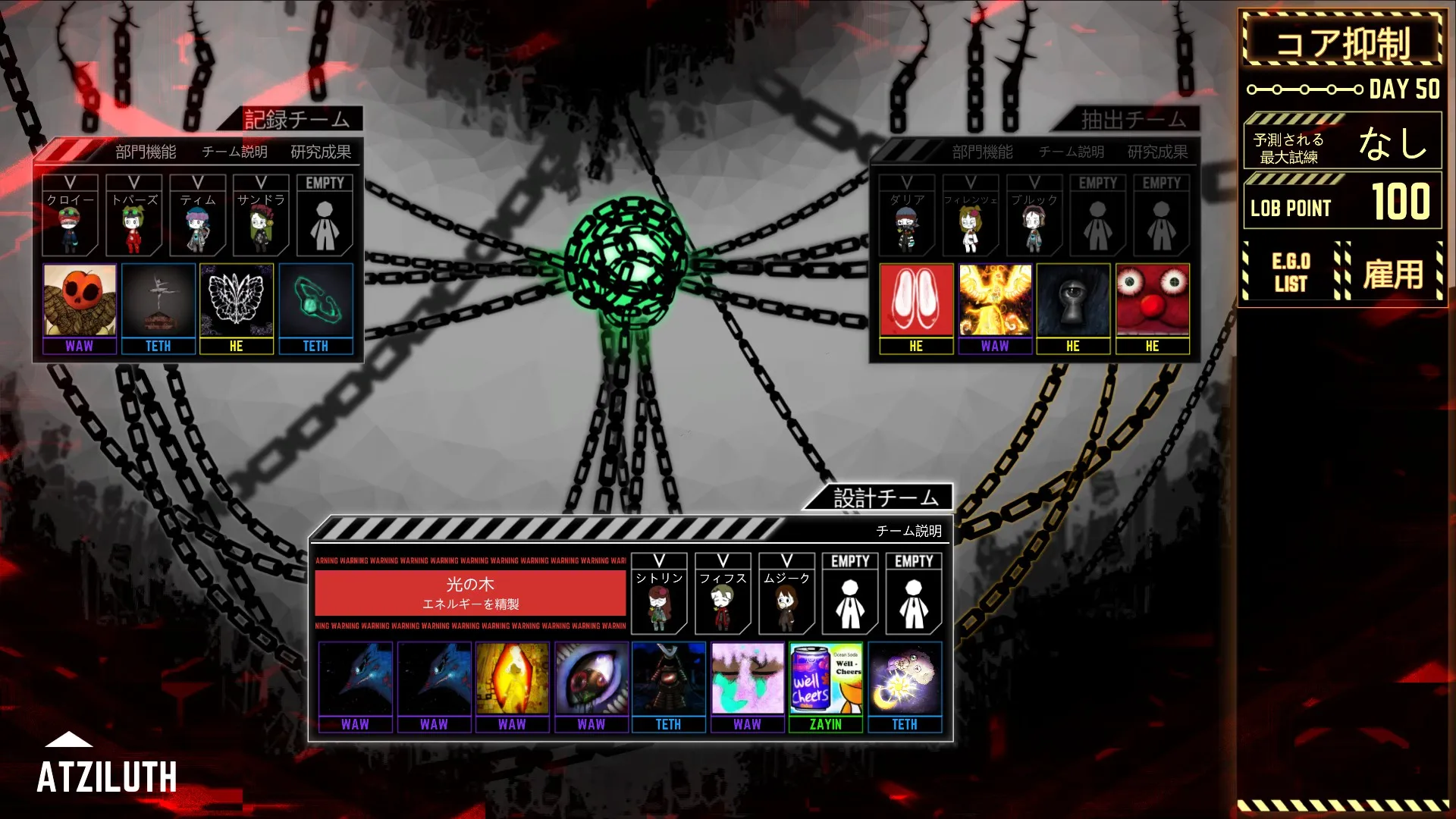Click the 光の木 energy refine banner

click(x=470, y=593)
